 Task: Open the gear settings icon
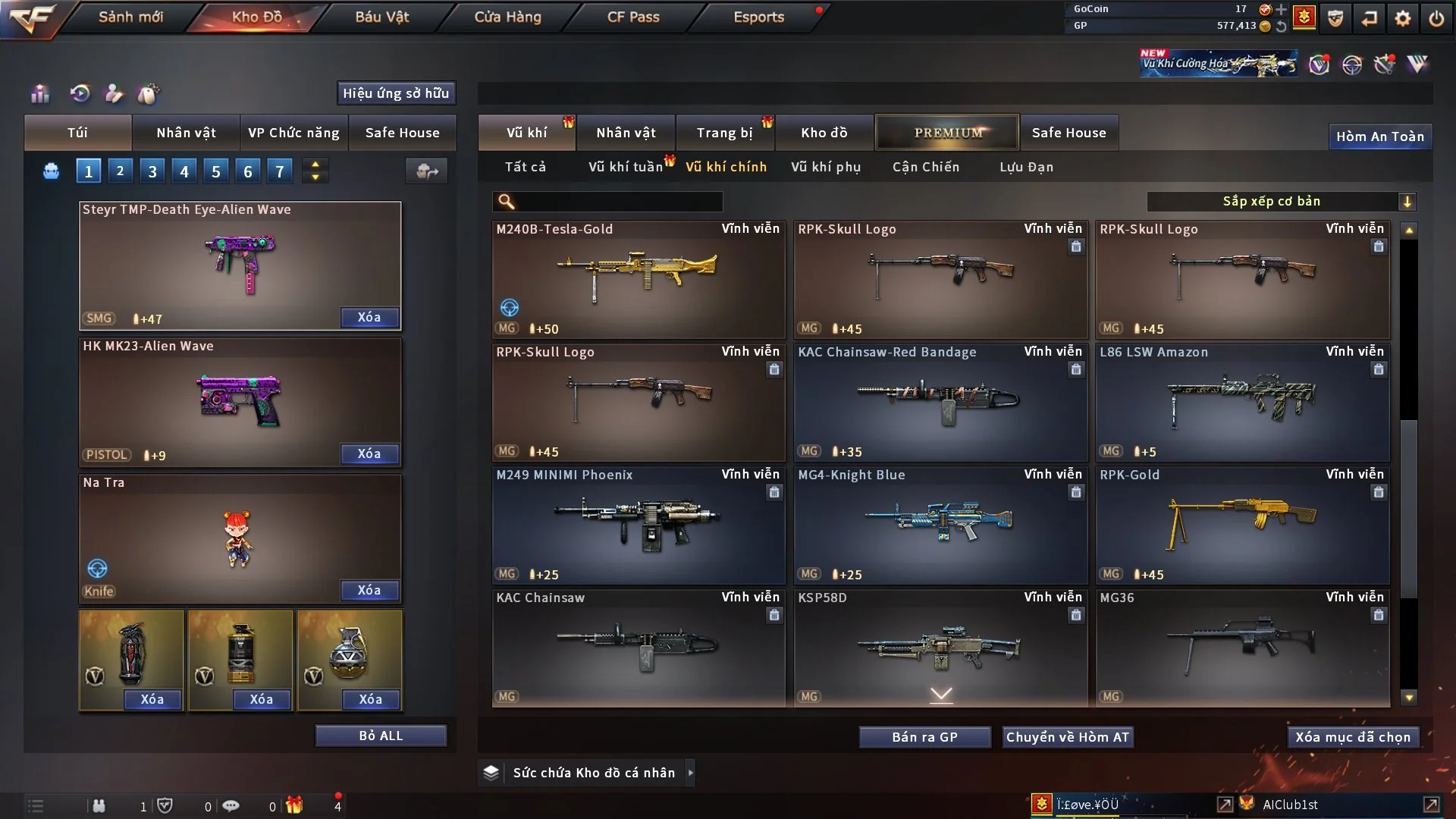(1403, 17)
